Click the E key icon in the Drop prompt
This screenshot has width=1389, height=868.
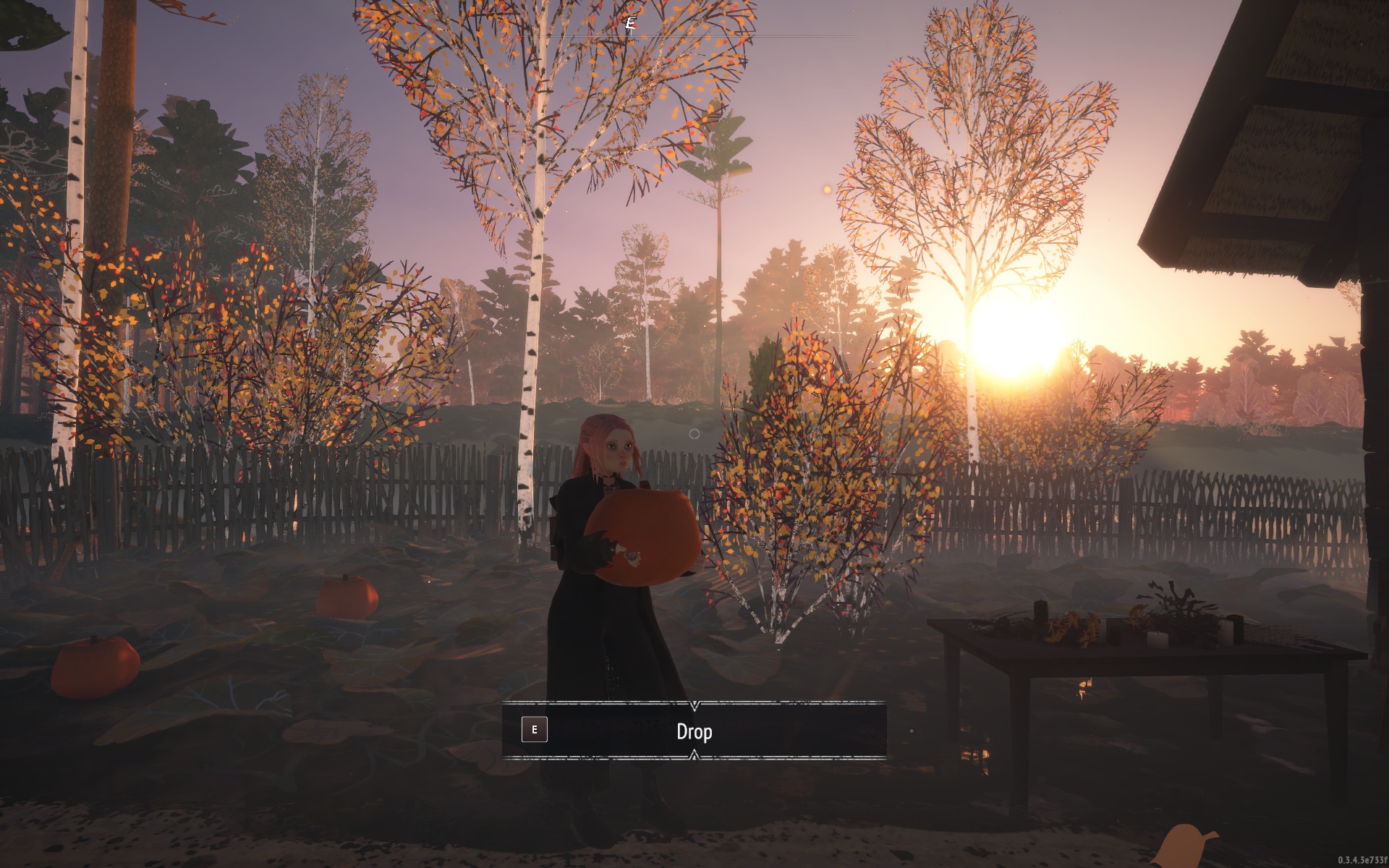click(x=534, y=729)
